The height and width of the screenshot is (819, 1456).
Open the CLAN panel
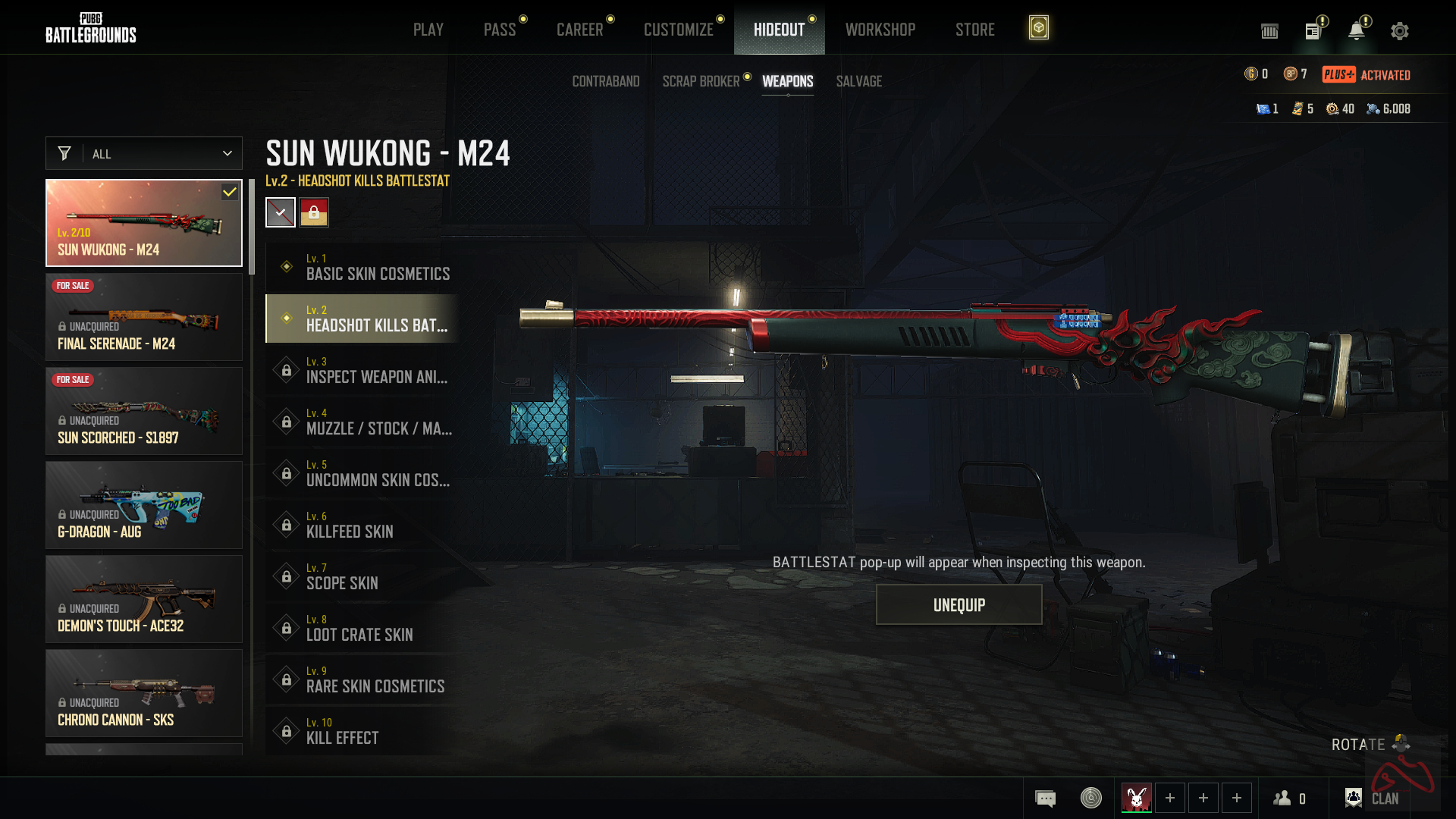[1372, 798]
